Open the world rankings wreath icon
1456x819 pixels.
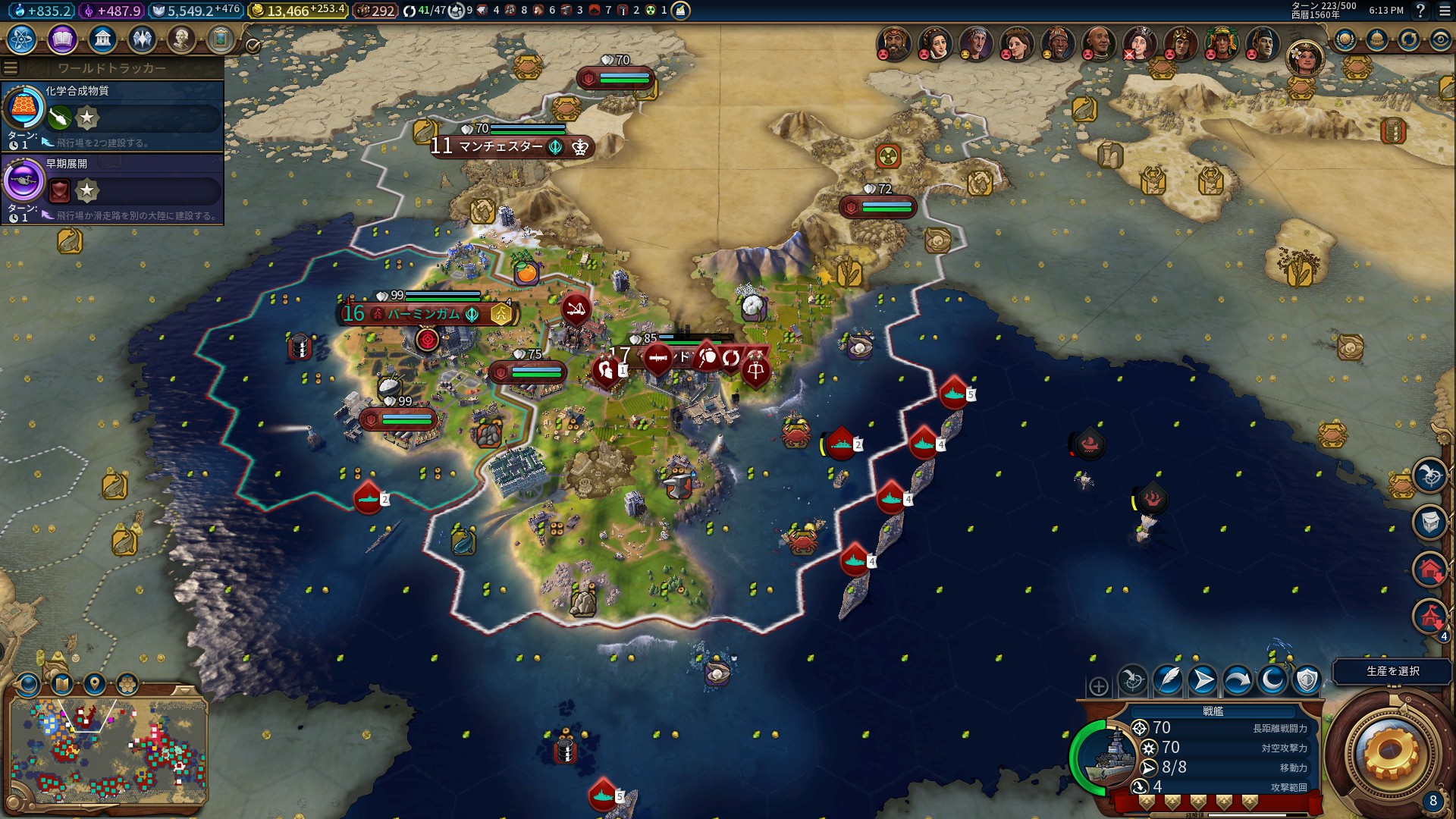click(1345, 39)
